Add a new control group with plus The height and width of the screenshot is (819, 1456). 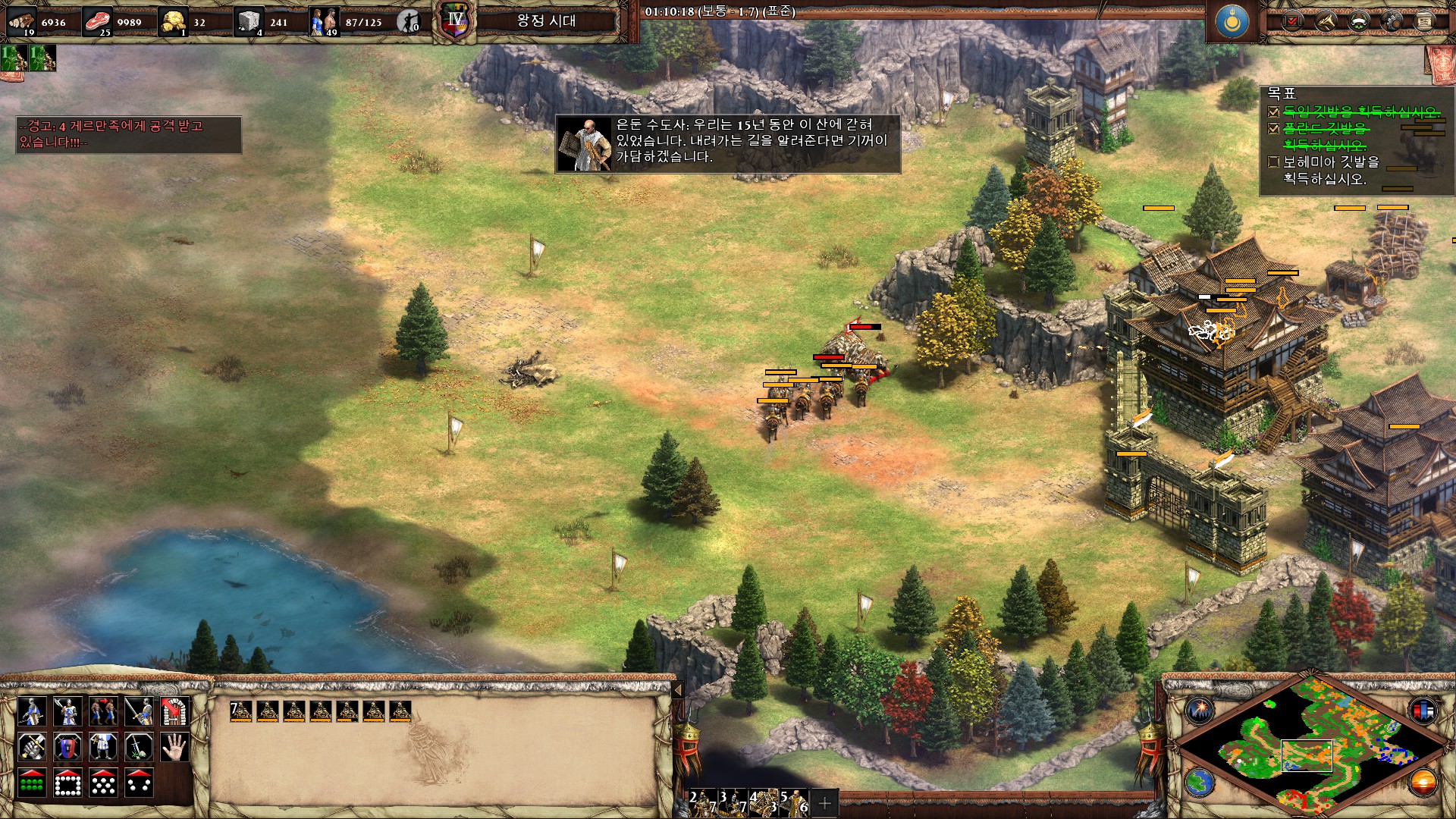[824, 802]
